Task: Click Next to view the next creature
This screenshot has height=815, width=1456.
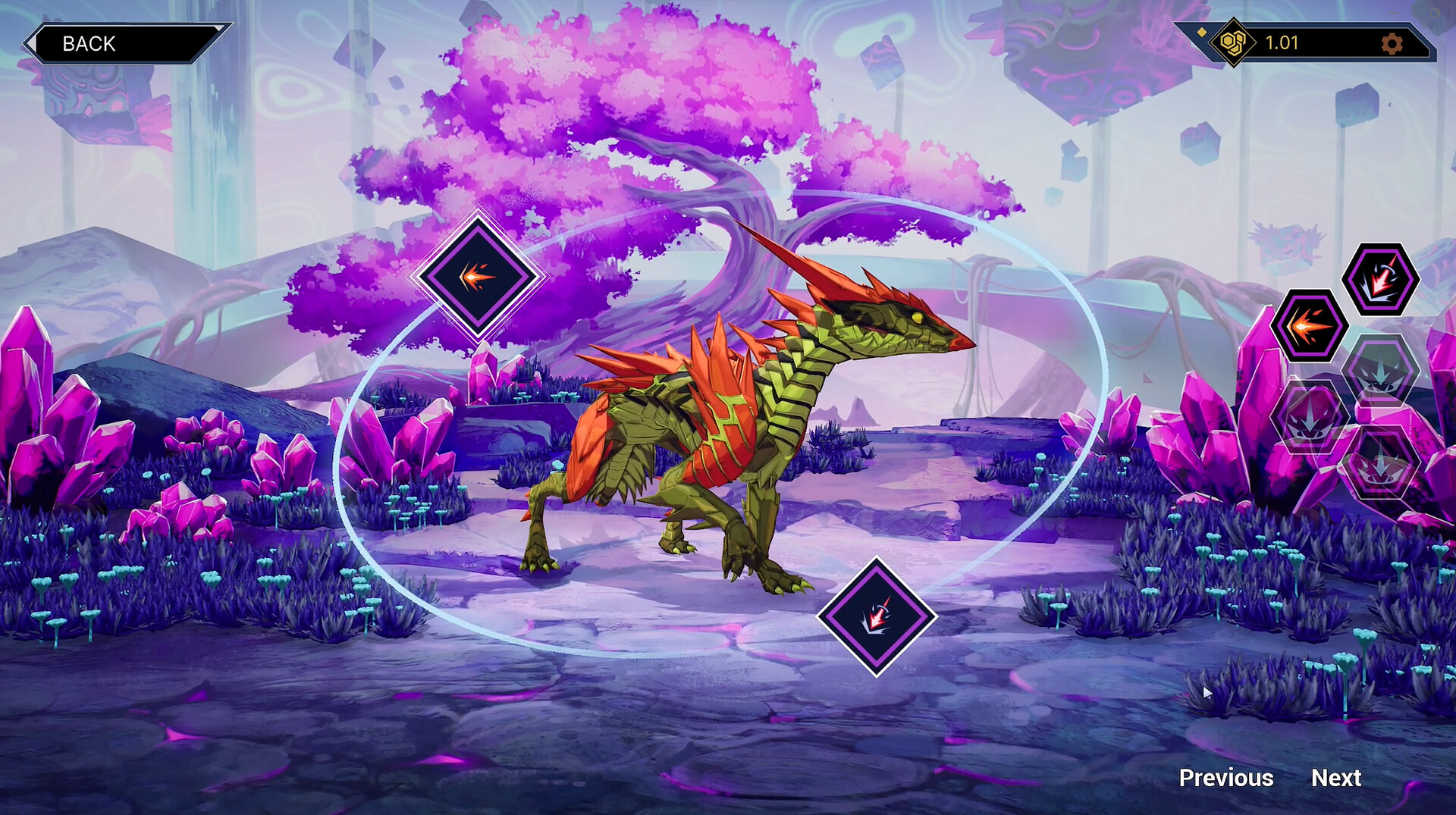Action: click(x=1335, y=779)
